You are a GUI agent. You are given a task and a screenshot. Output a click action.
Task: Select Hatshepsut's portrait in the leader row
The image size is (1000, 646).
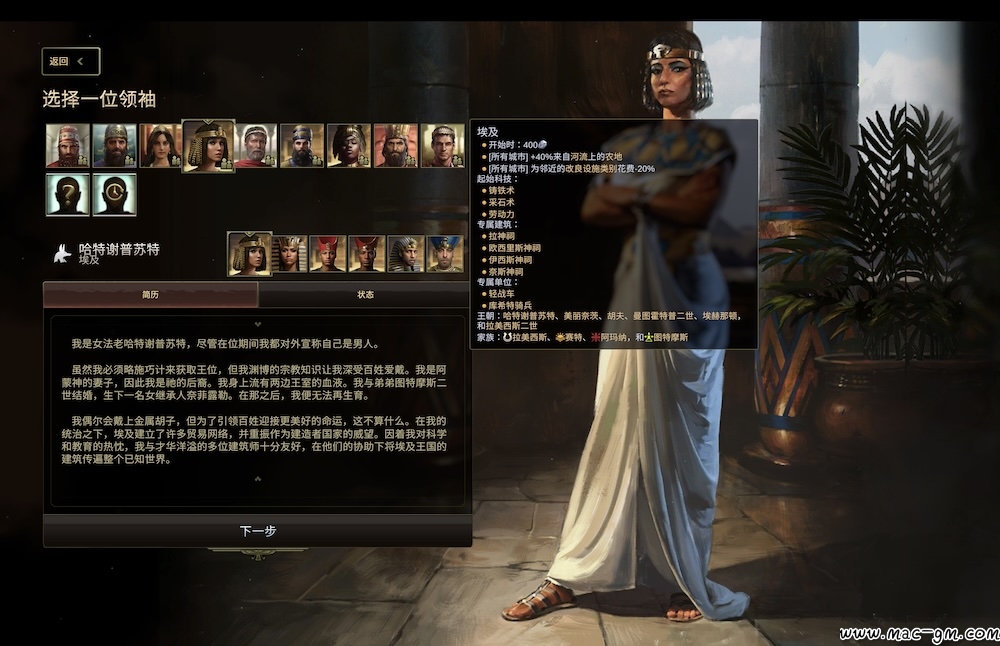pyautogui.click(x=249, y=253)
